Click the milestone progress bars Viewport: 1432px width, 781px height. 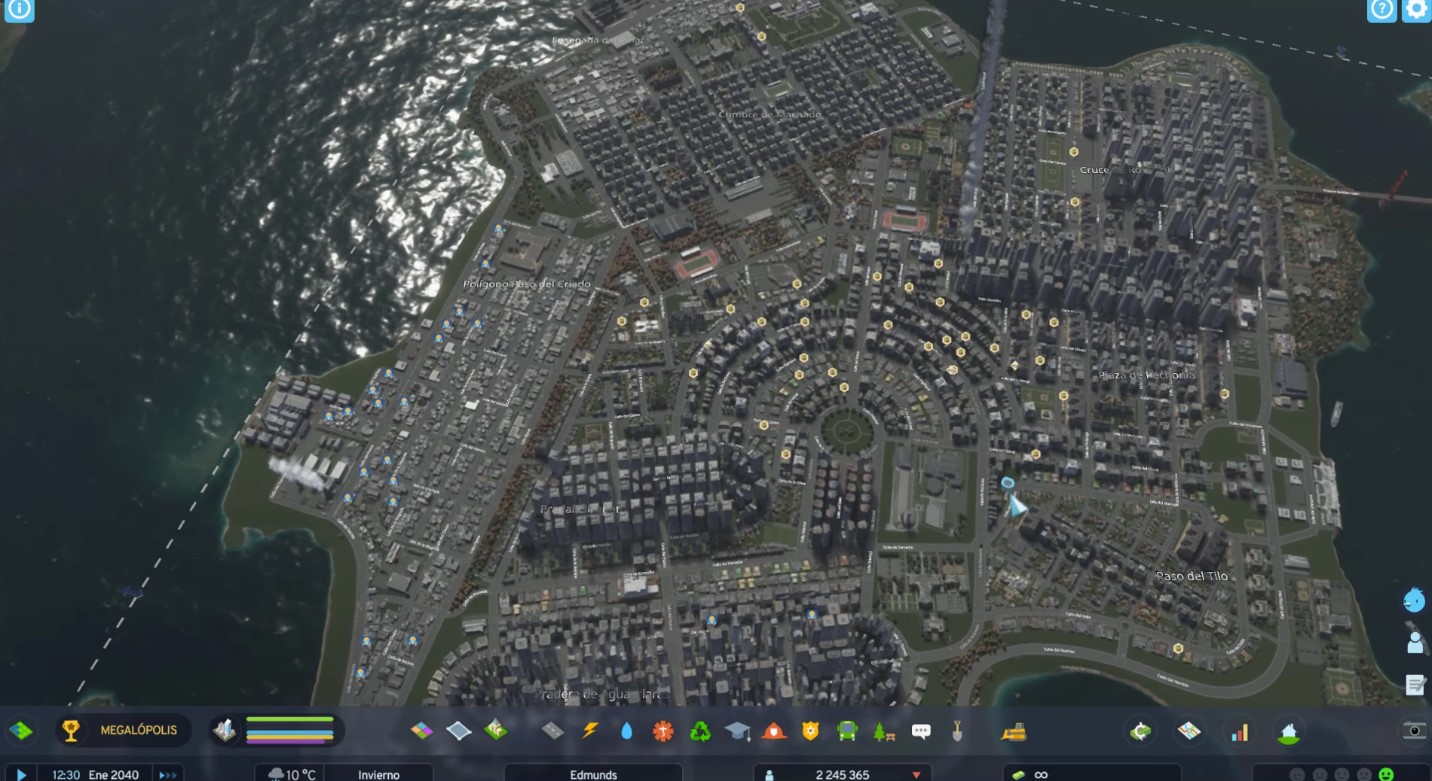pos(290,728)
